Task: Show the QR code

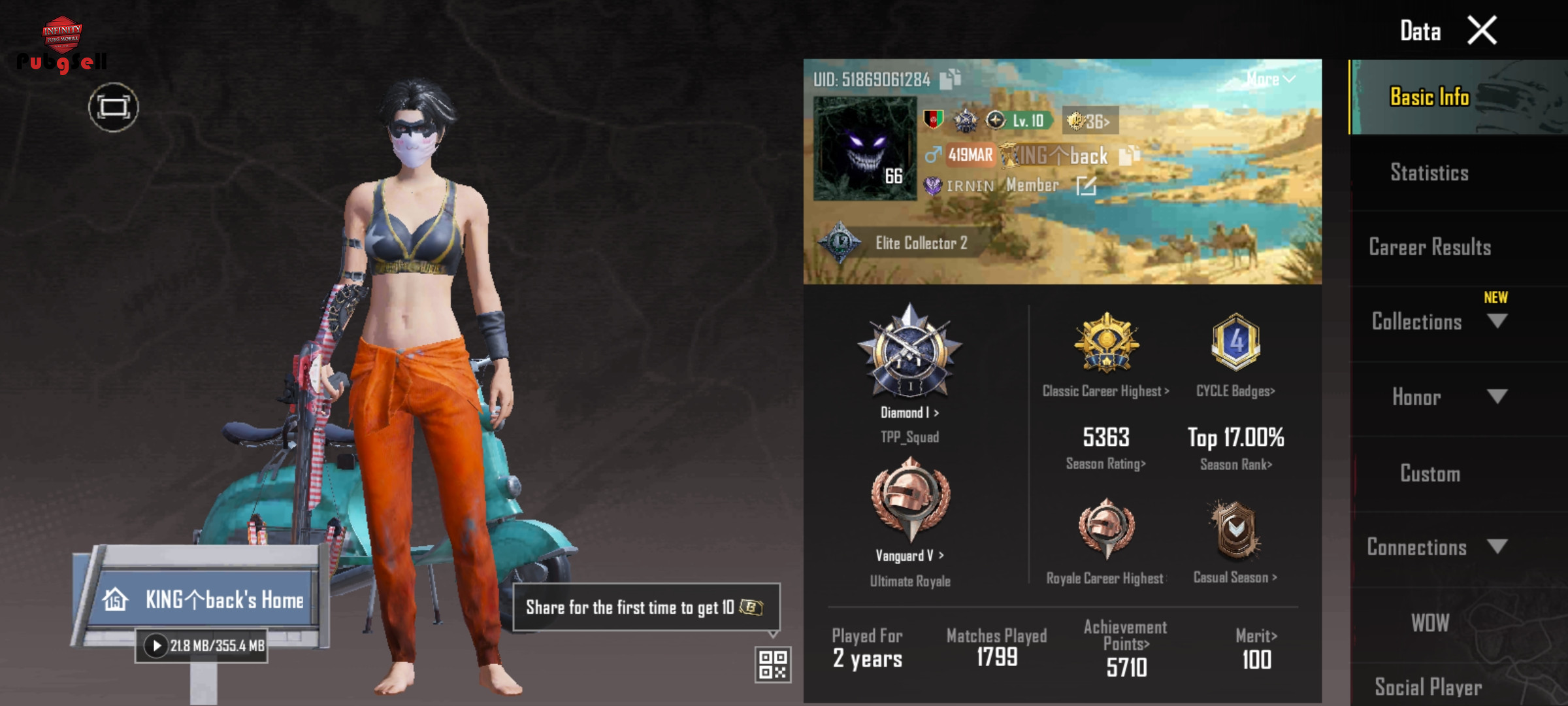Action: (772, 664)
